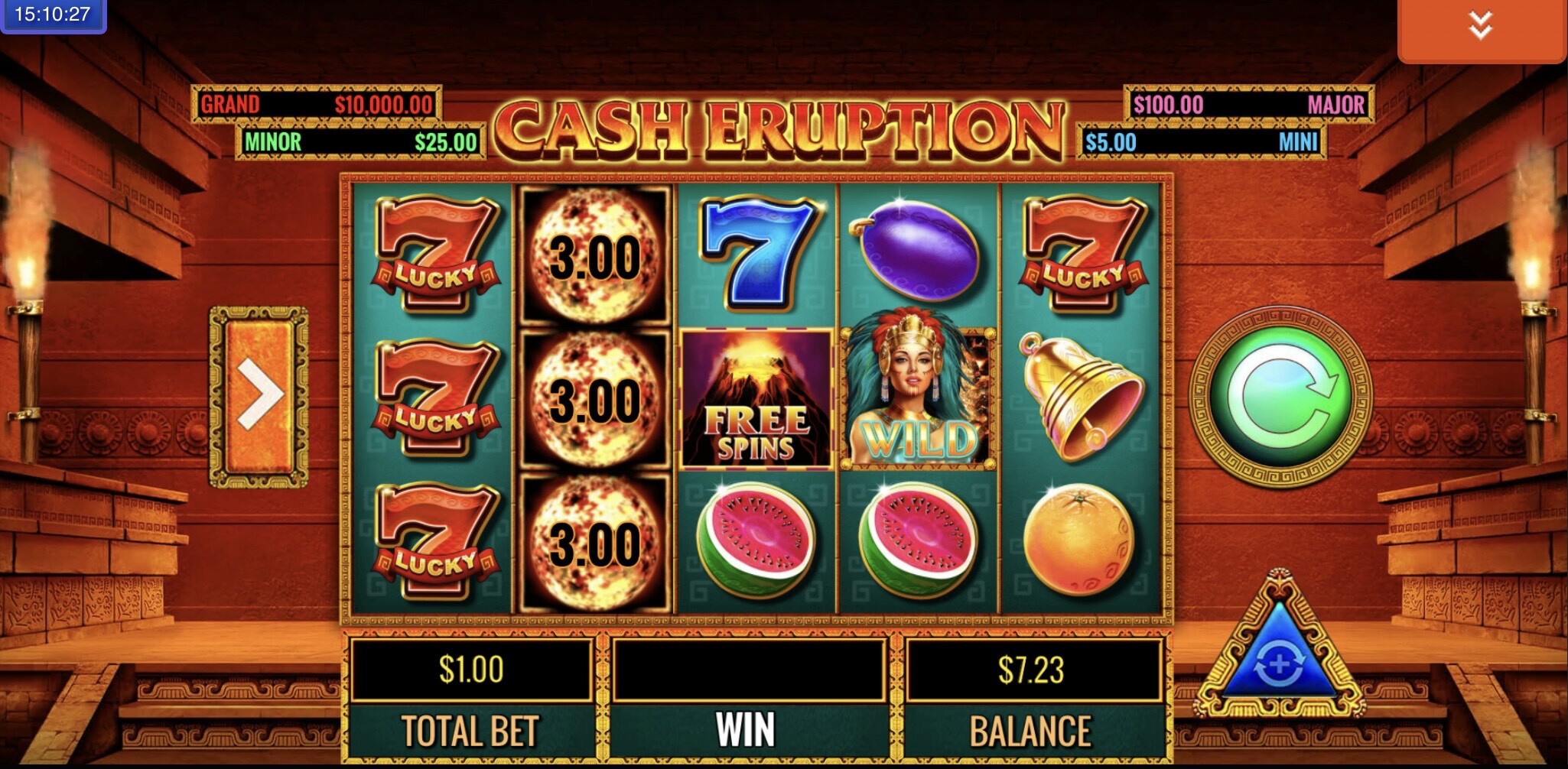Spin the reels with the green button
1568x769 pixels.
coord(1280,397)
